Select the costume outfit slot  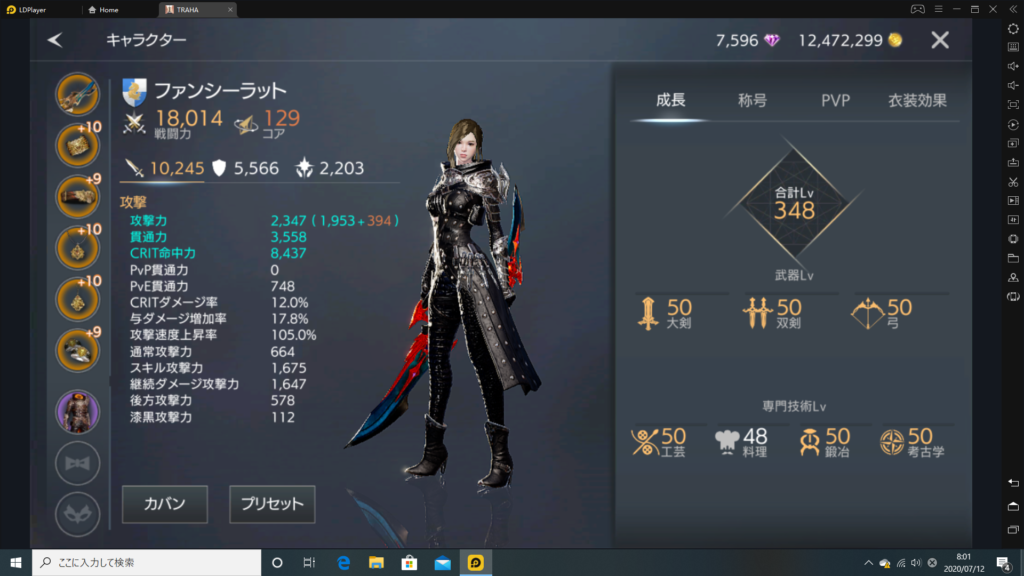(78, 411)
